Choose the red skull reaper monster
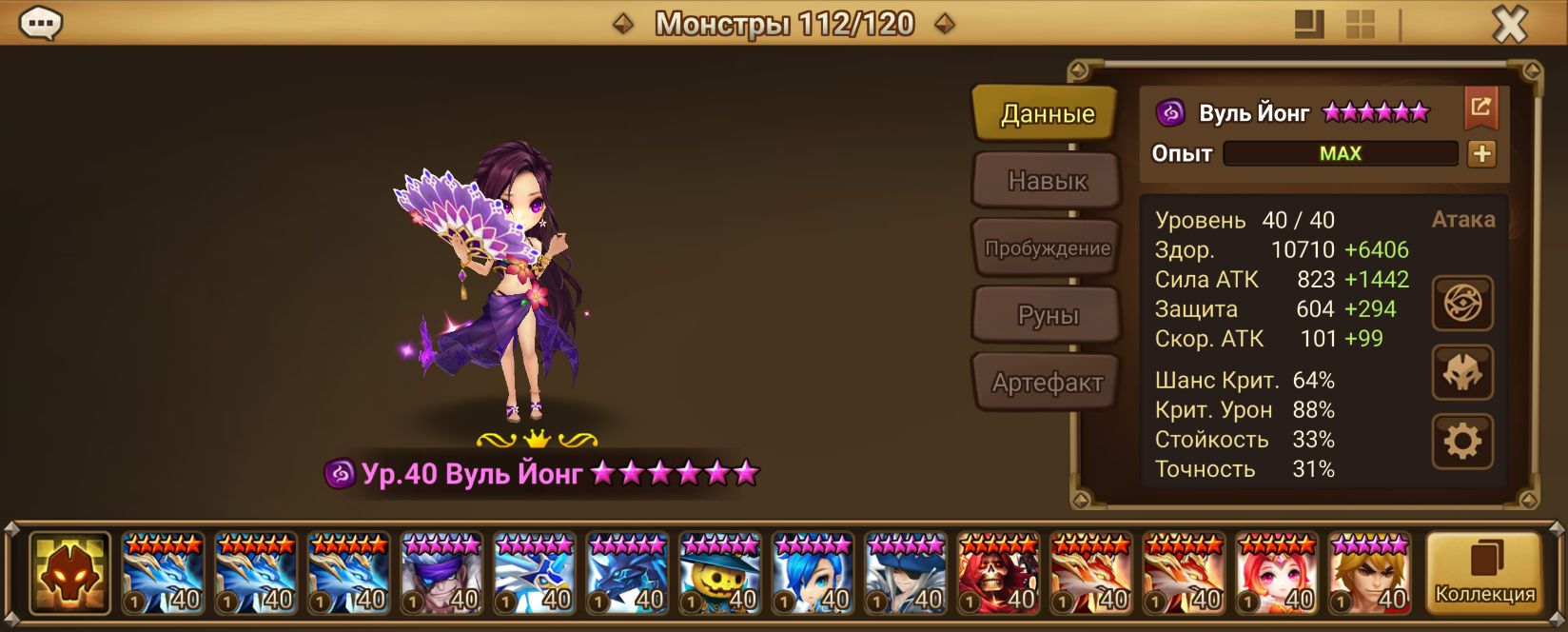1568x632 pixels. point(998,573)
